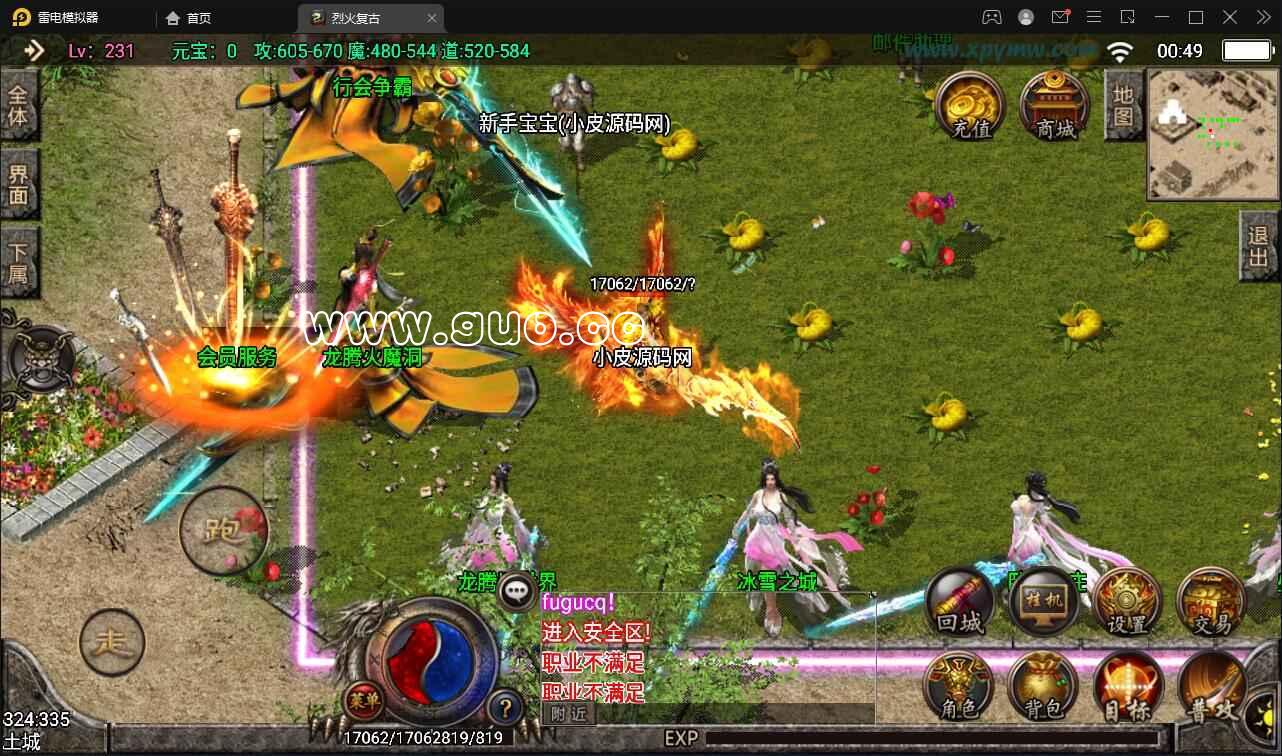This screenshot has width=1282, height=756.
Task: Open the 地图 map button
Action: [x=1124, y=107]
